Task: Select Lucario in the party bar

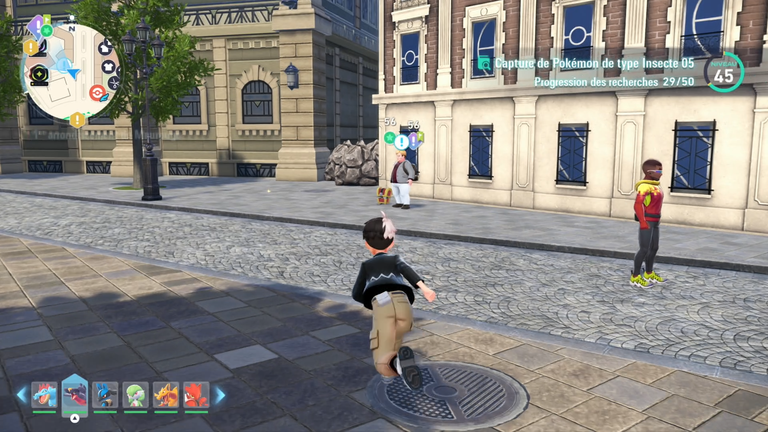Action: (105, 395)
